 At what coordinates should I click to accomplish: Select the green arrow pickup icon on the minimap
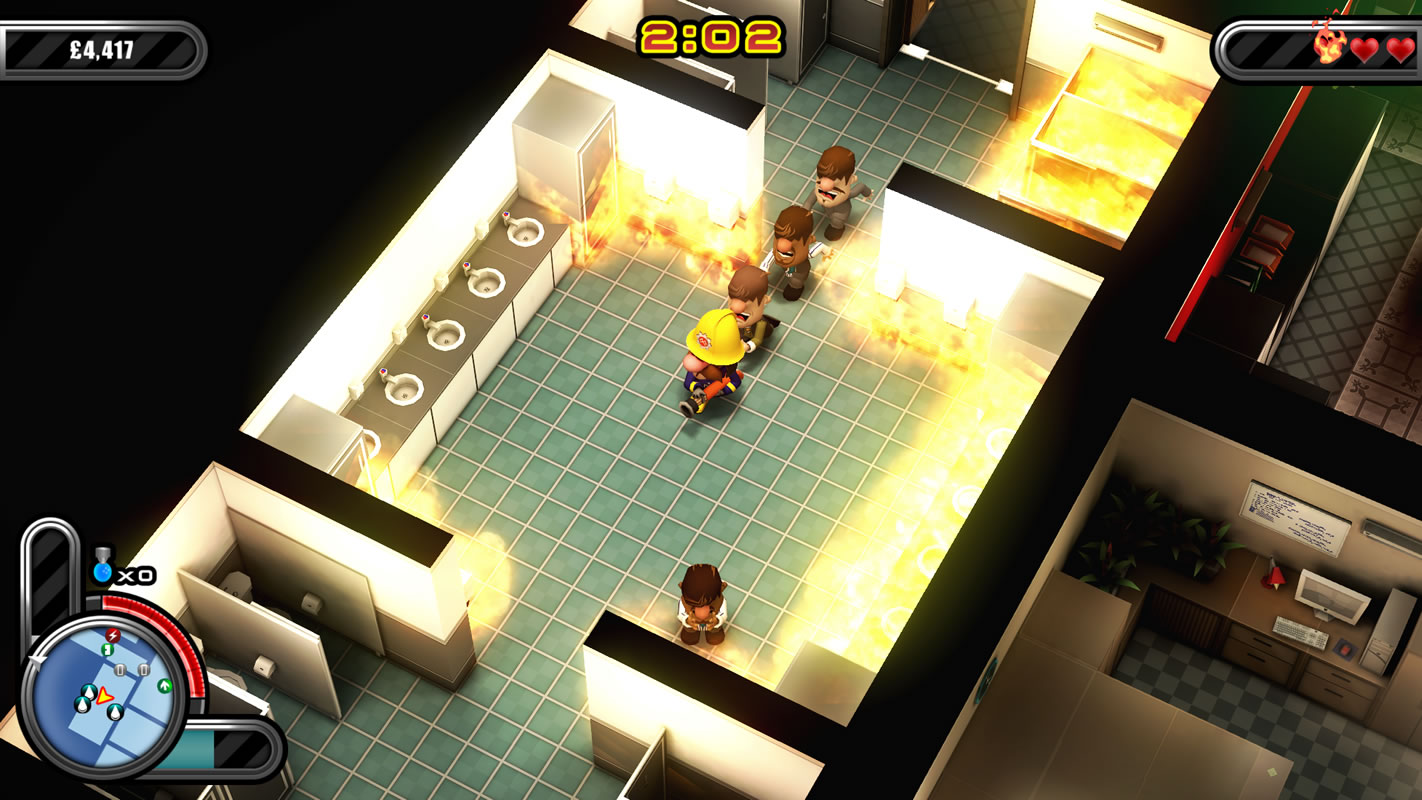click(x=164, y=685)
